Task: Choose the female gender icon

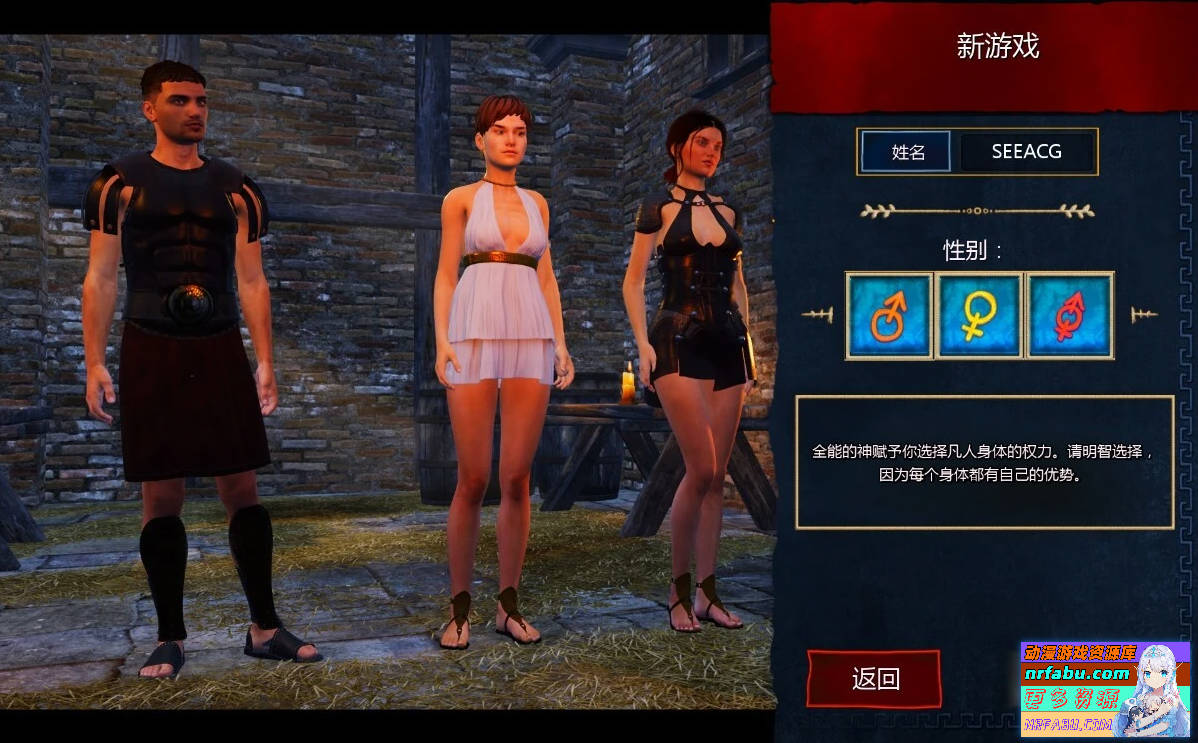Action: point(979,315)
